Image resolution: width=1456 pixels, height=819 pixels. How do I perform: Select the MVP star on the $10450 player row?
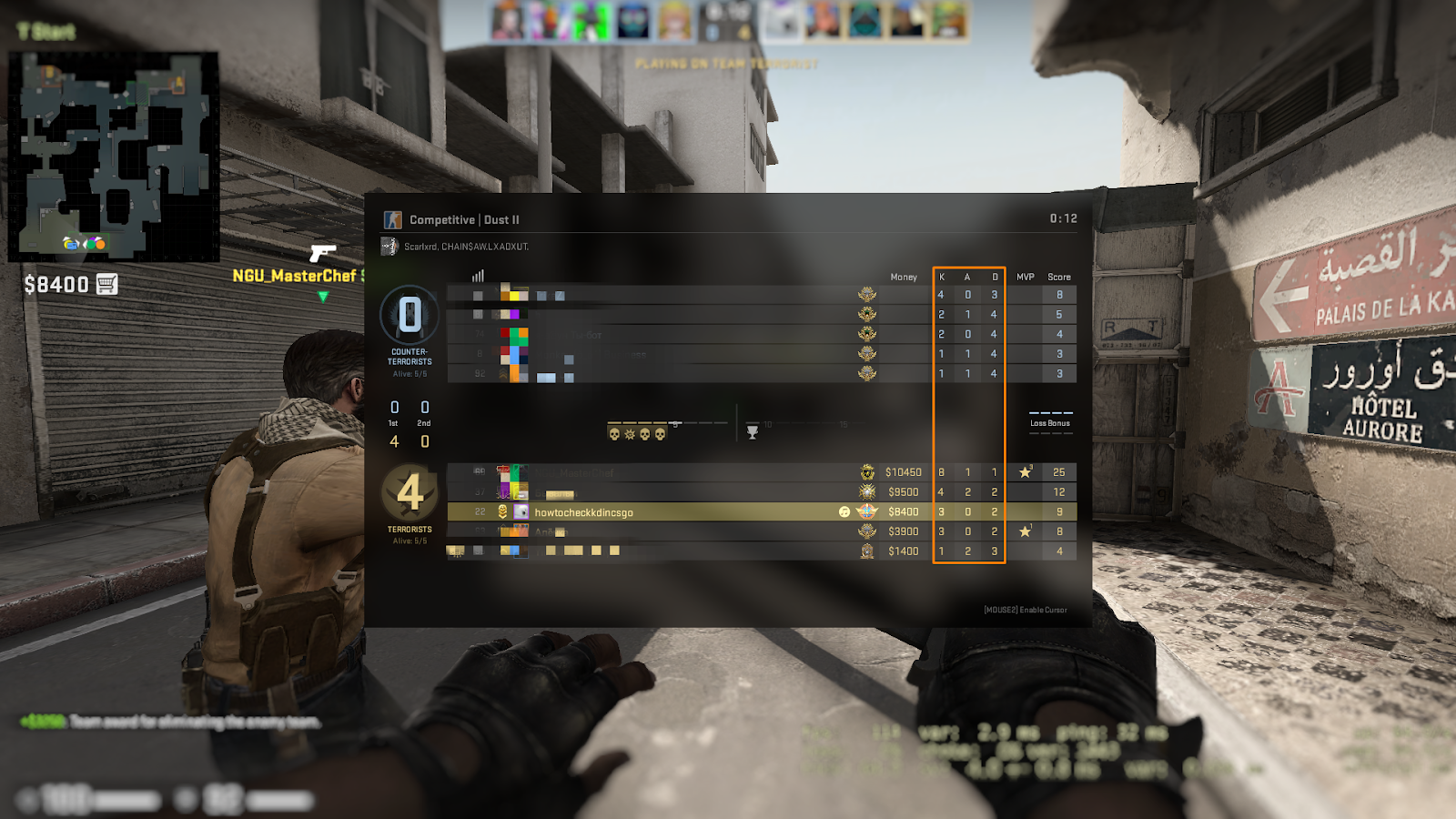(1026, 471)
